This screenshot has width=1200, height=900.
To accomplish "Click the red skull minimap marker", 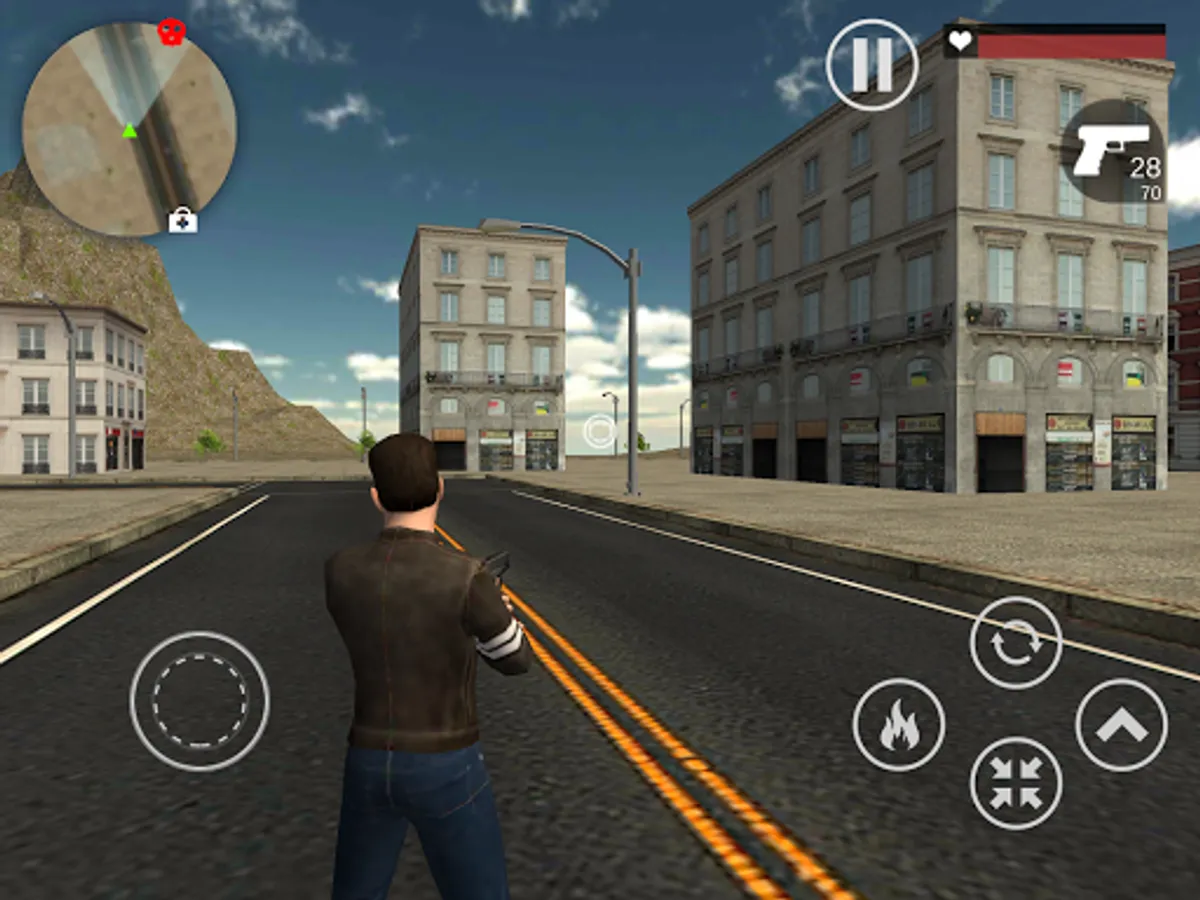I will [x=172, y=32].
